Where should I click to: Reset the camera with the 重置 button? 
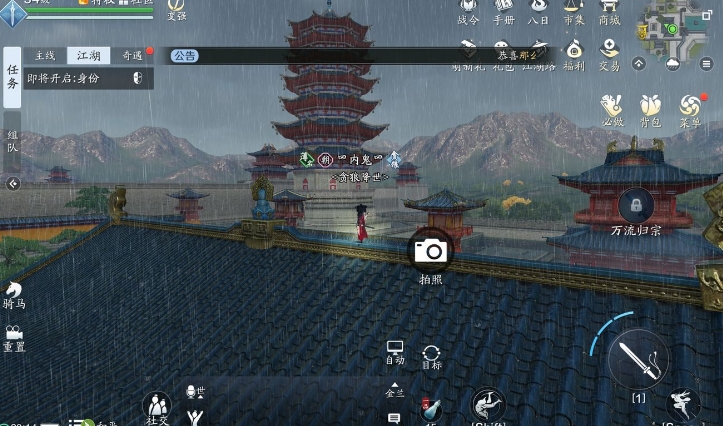14,337
